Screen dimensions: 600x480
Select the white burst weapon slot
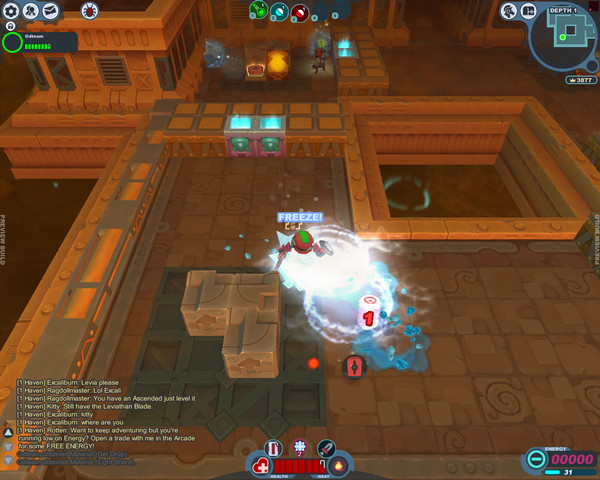click(x=299, y=447)
